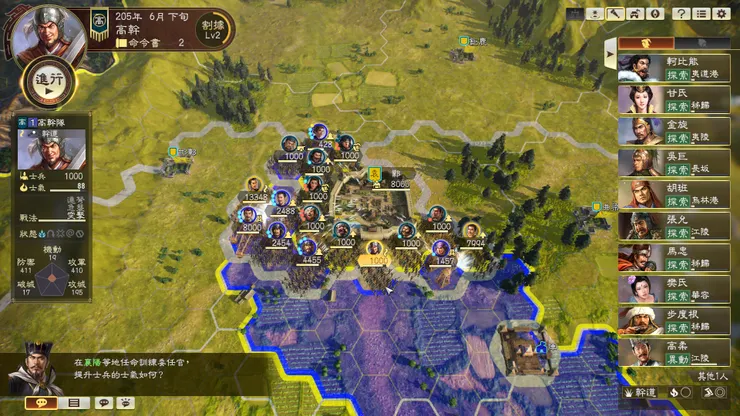Open the help question mark button
The image size is (740, 416).
point(680,14)
